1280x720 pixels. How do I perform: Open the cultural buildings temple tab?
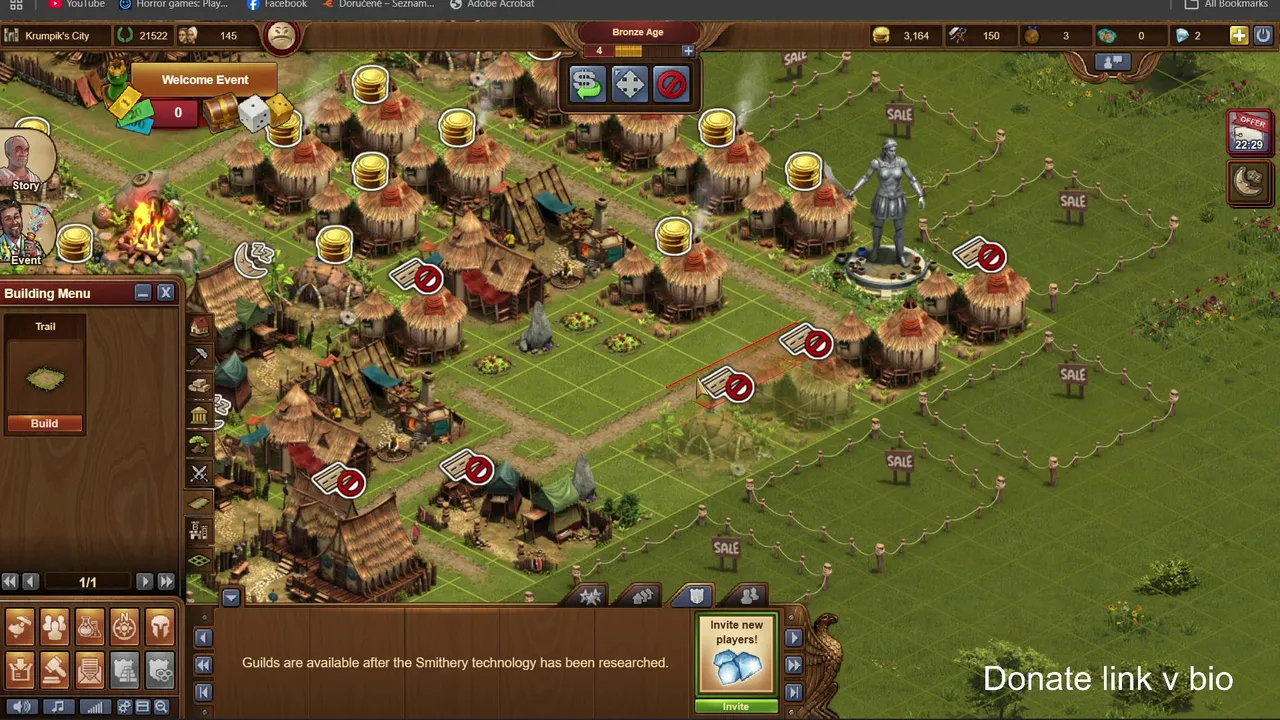coord(200,415)
